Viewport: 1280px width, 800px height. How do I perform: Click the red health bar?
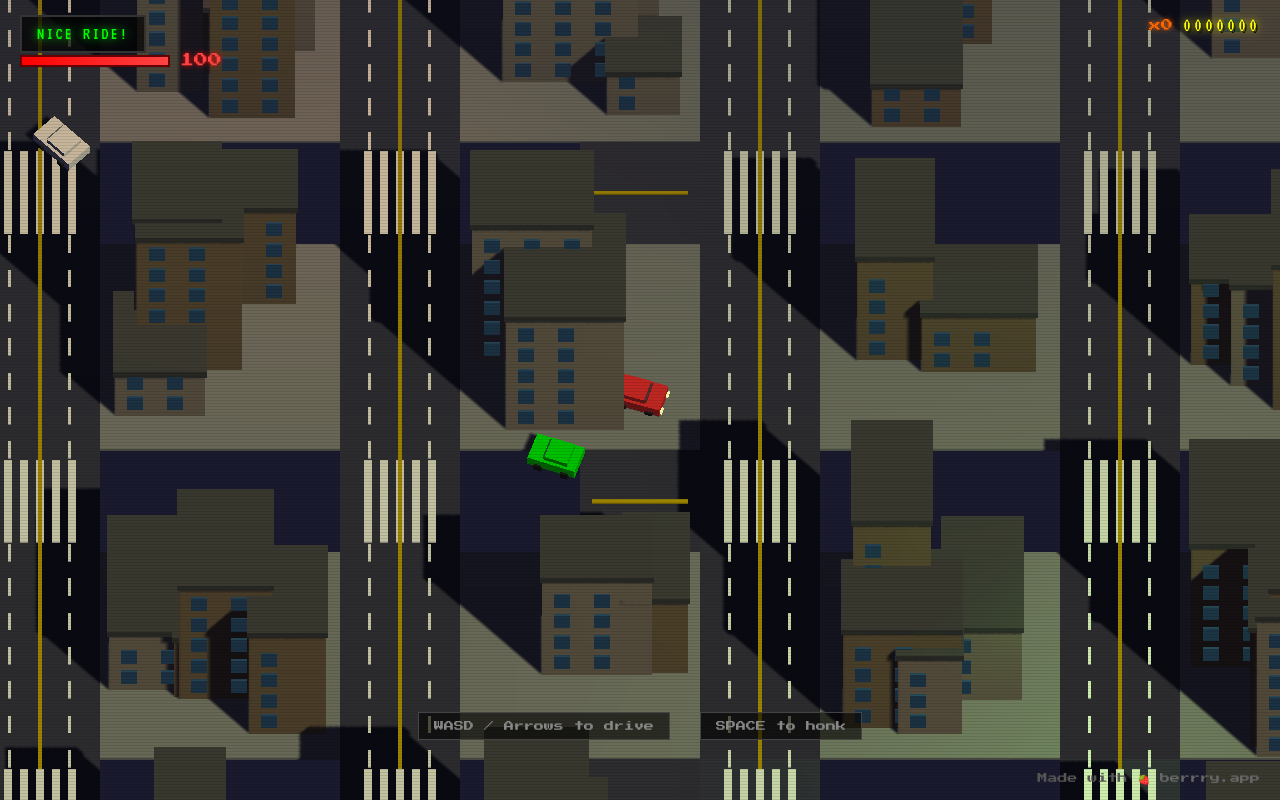(95, 60)
